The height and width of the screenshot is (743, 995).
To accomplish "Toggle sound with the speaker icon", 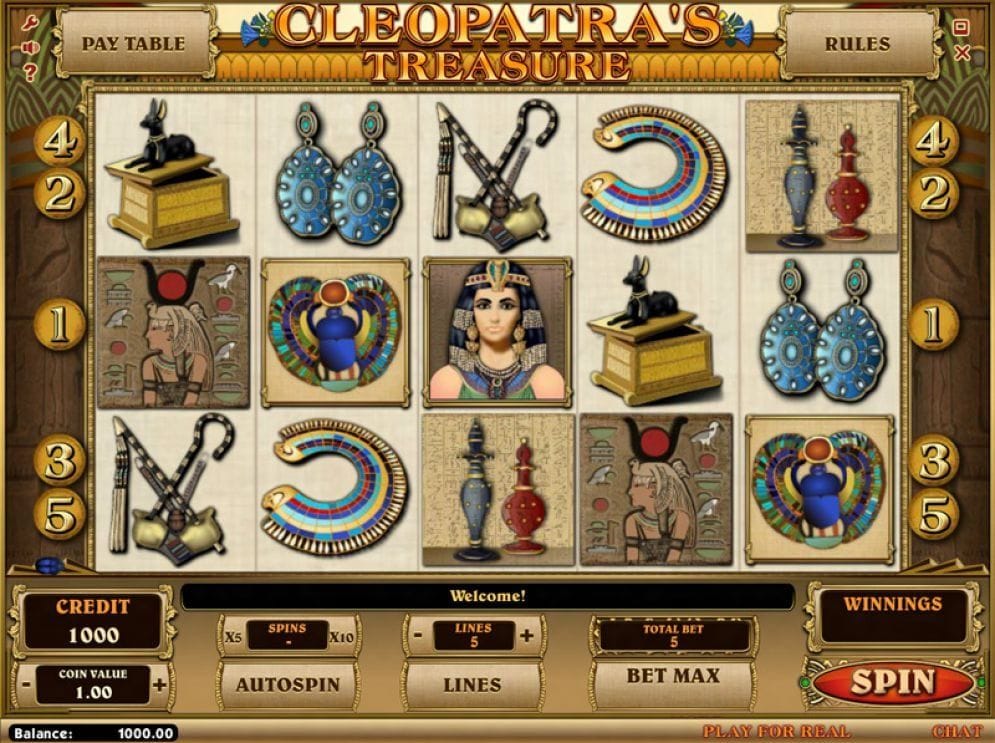I will point(29,47).
